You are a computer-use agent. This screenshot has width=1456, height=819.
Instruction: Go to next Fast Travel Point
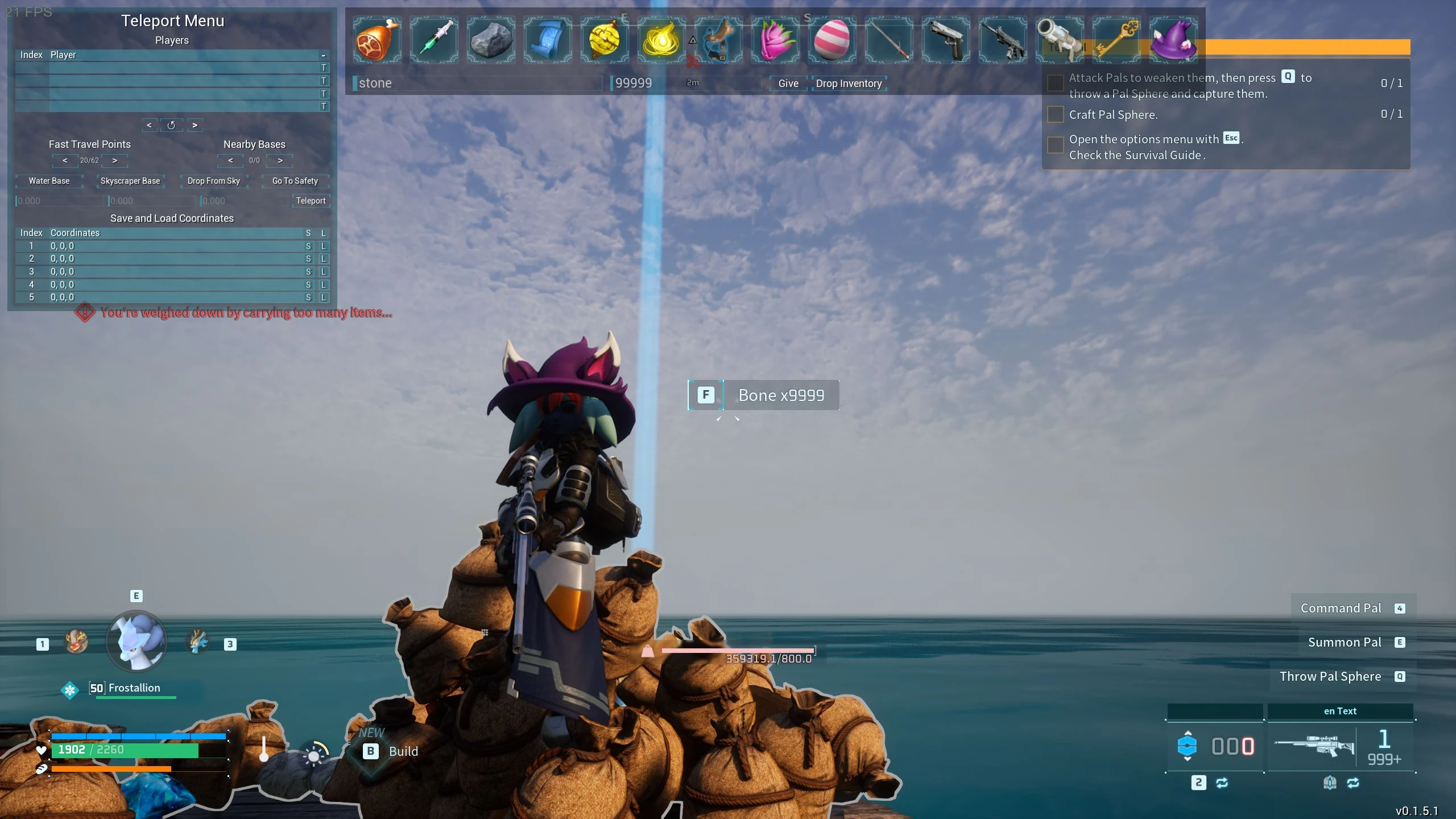tap(115, 160)
